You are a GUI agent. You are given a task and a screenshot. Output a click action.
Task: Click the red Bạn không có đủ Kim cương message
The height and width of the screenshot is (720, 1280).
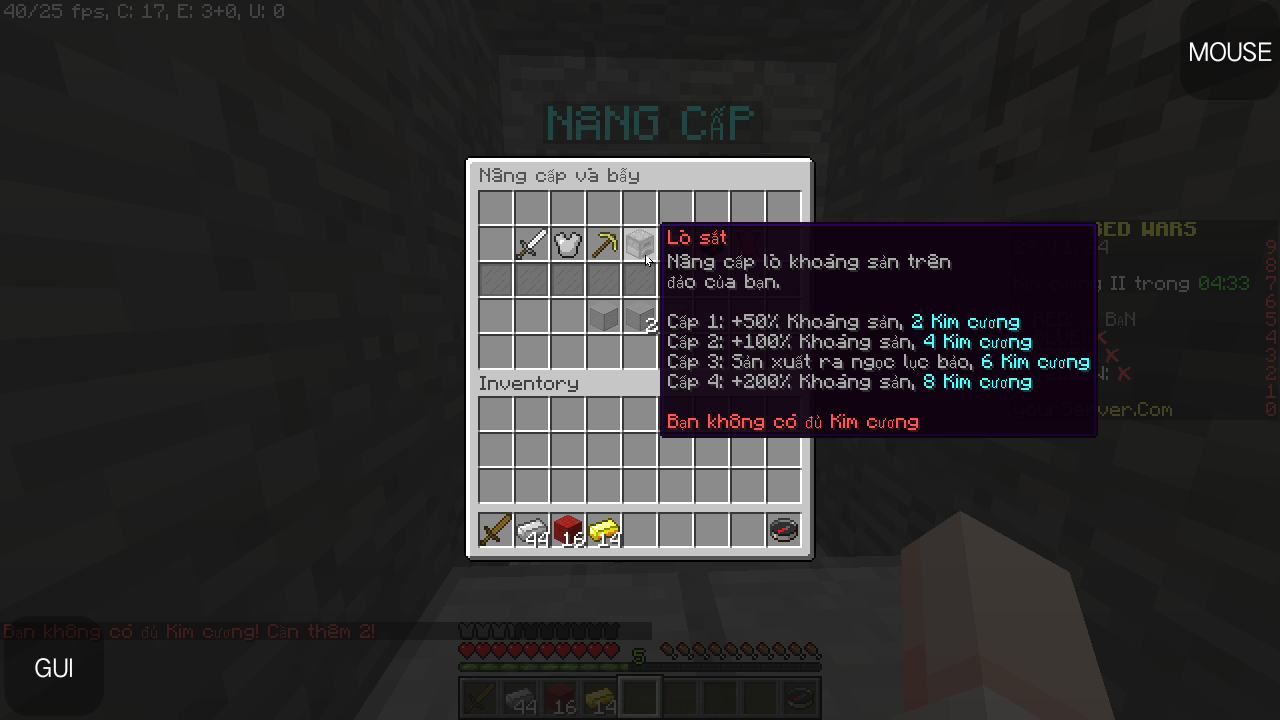pos(793,421)
